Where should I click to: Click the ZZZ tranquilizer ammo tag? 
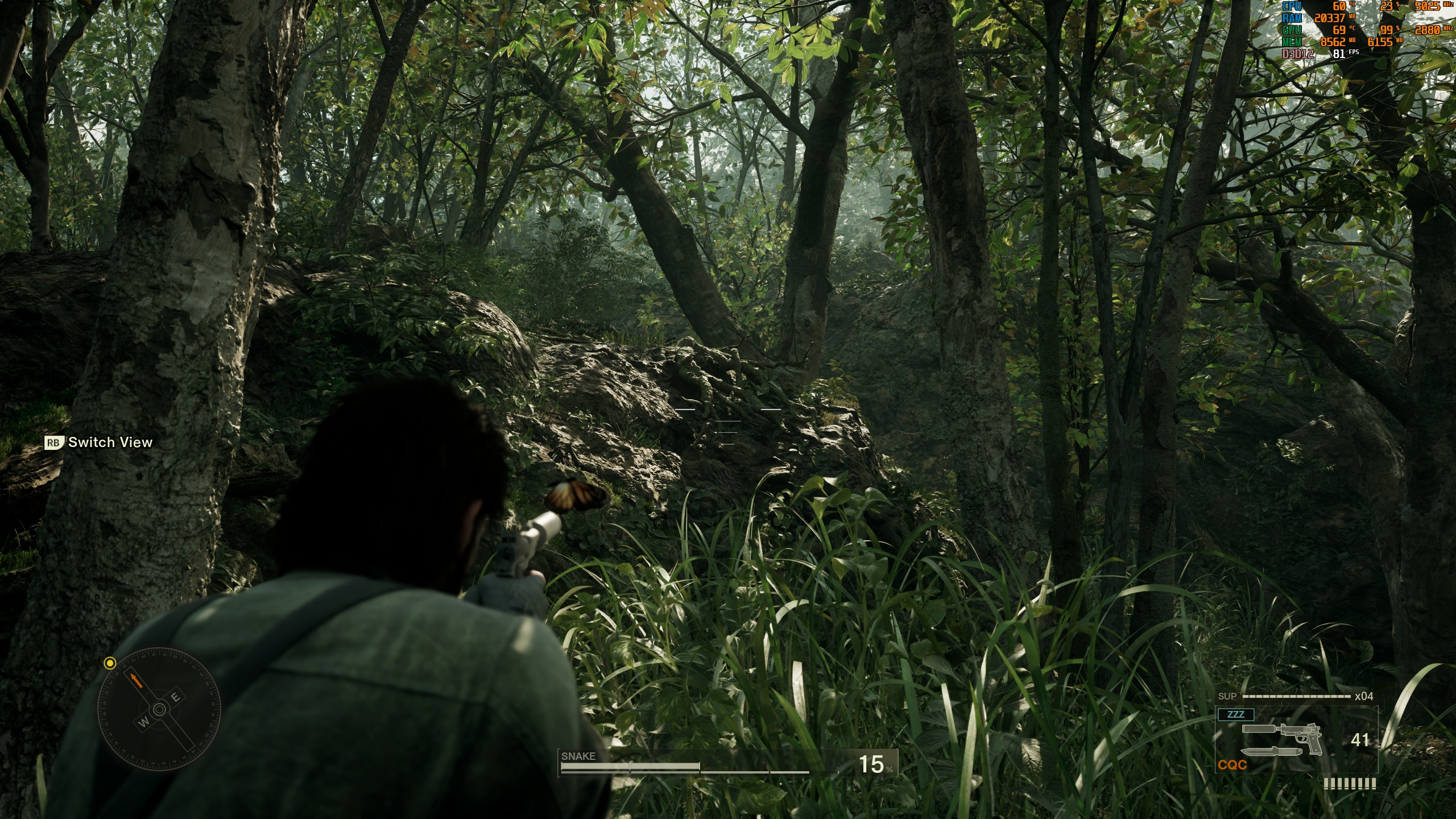1235,714
